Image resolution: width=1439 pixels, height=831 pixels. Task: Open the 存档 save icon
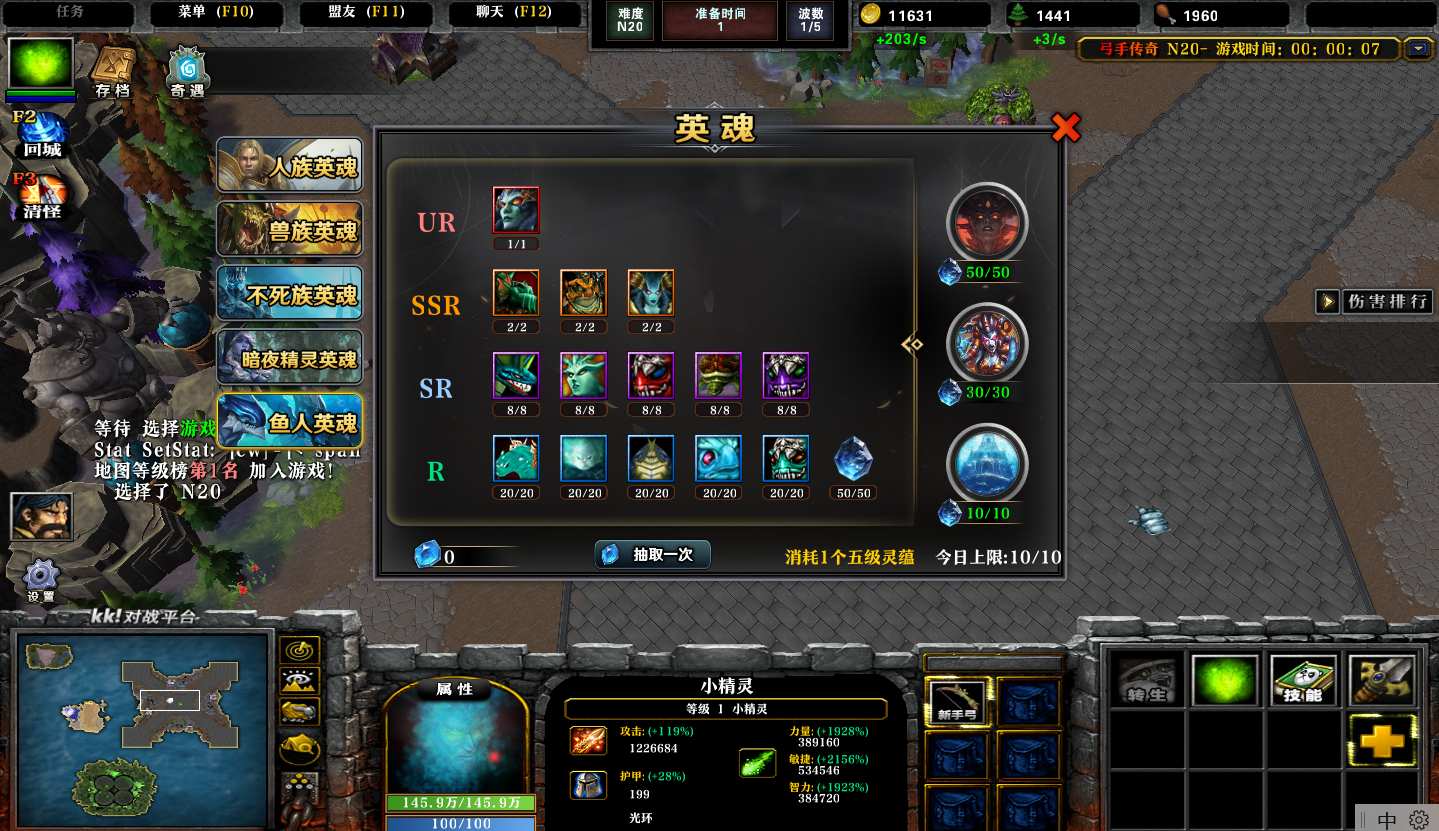click(x=112, y=72)
